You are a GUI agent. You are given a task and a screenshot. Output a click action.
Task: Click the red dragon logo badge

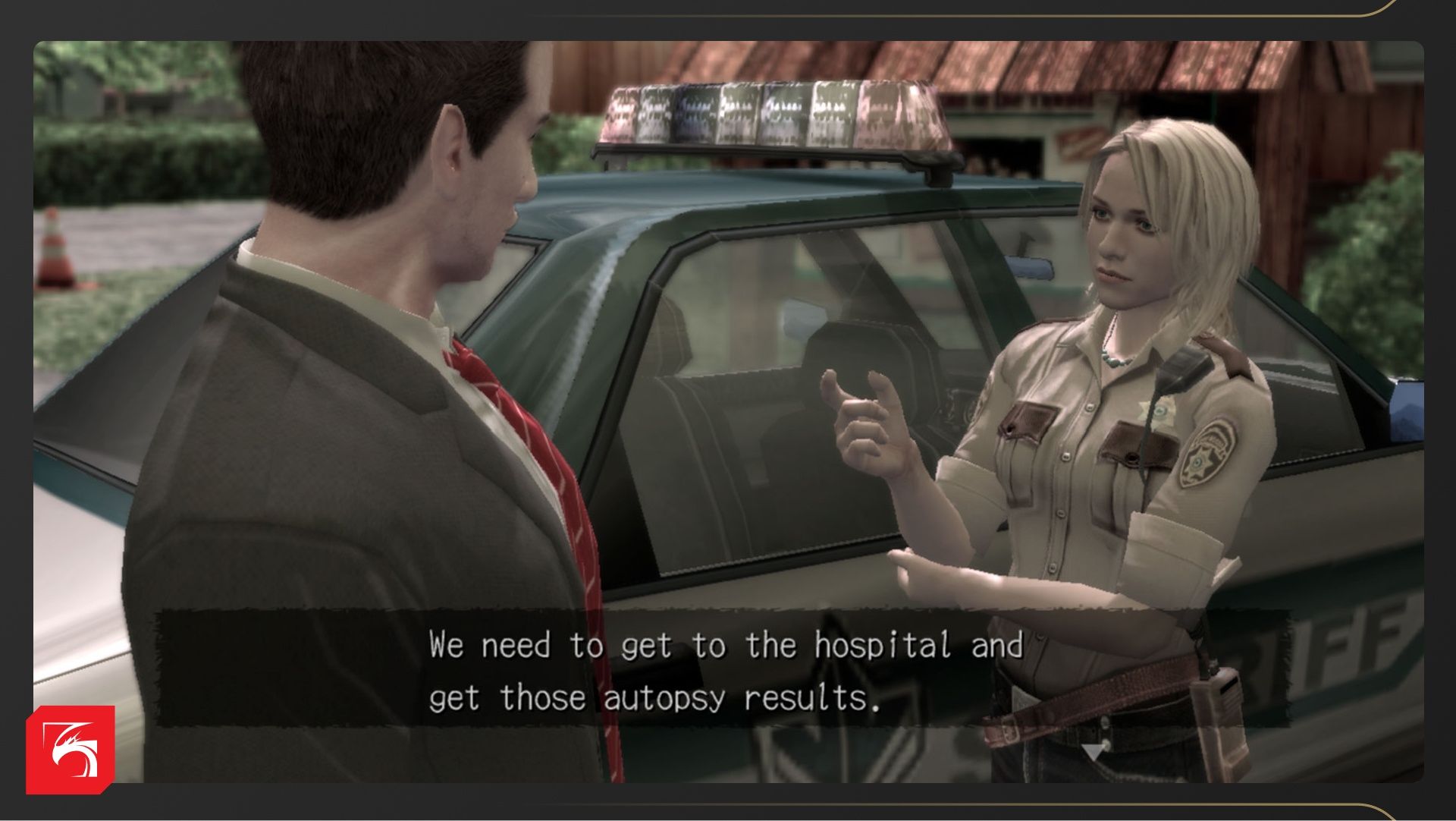click(x=71, y=750)
